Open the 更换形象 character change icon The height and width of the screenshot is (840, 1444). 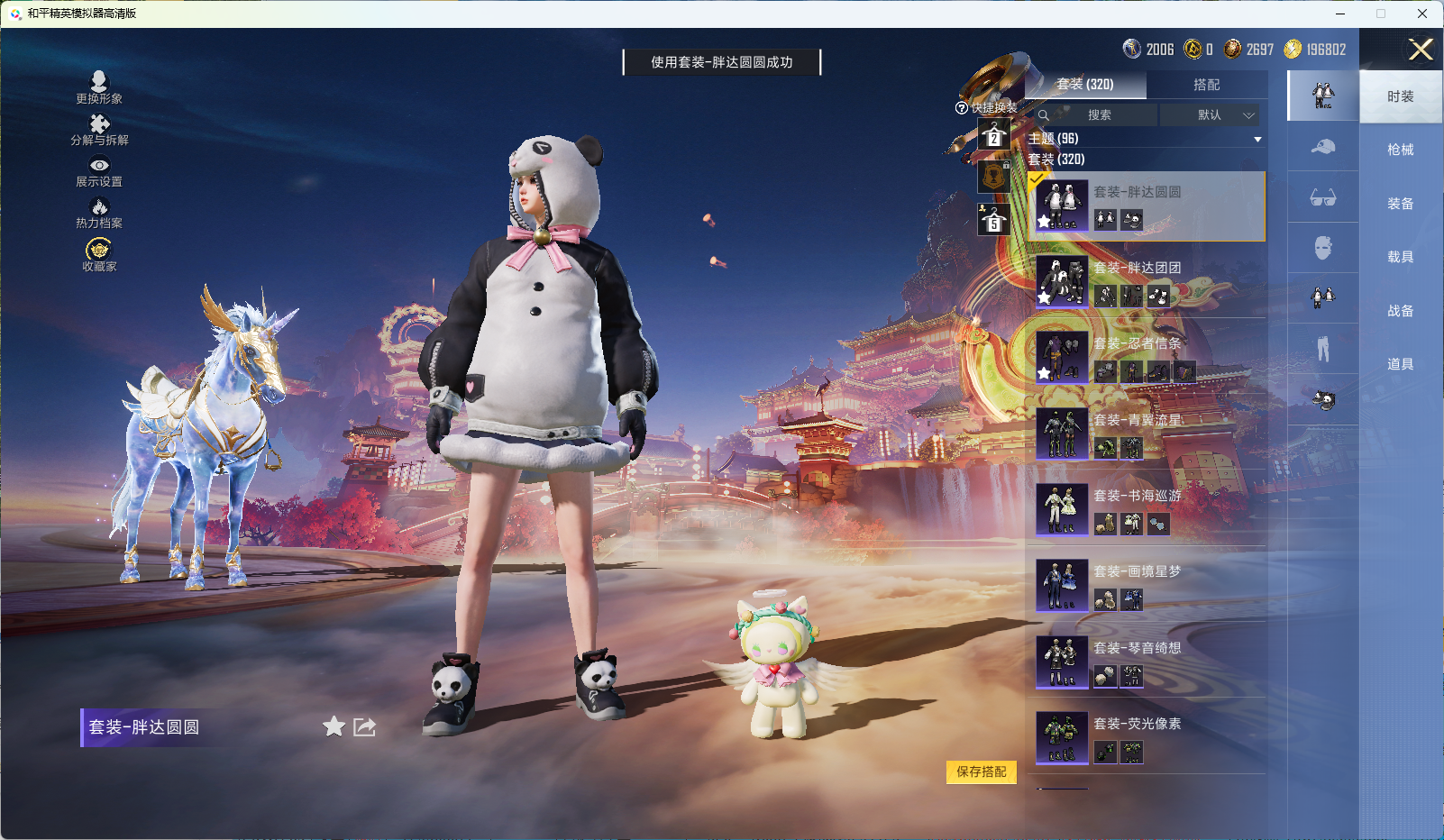(100, 83)
